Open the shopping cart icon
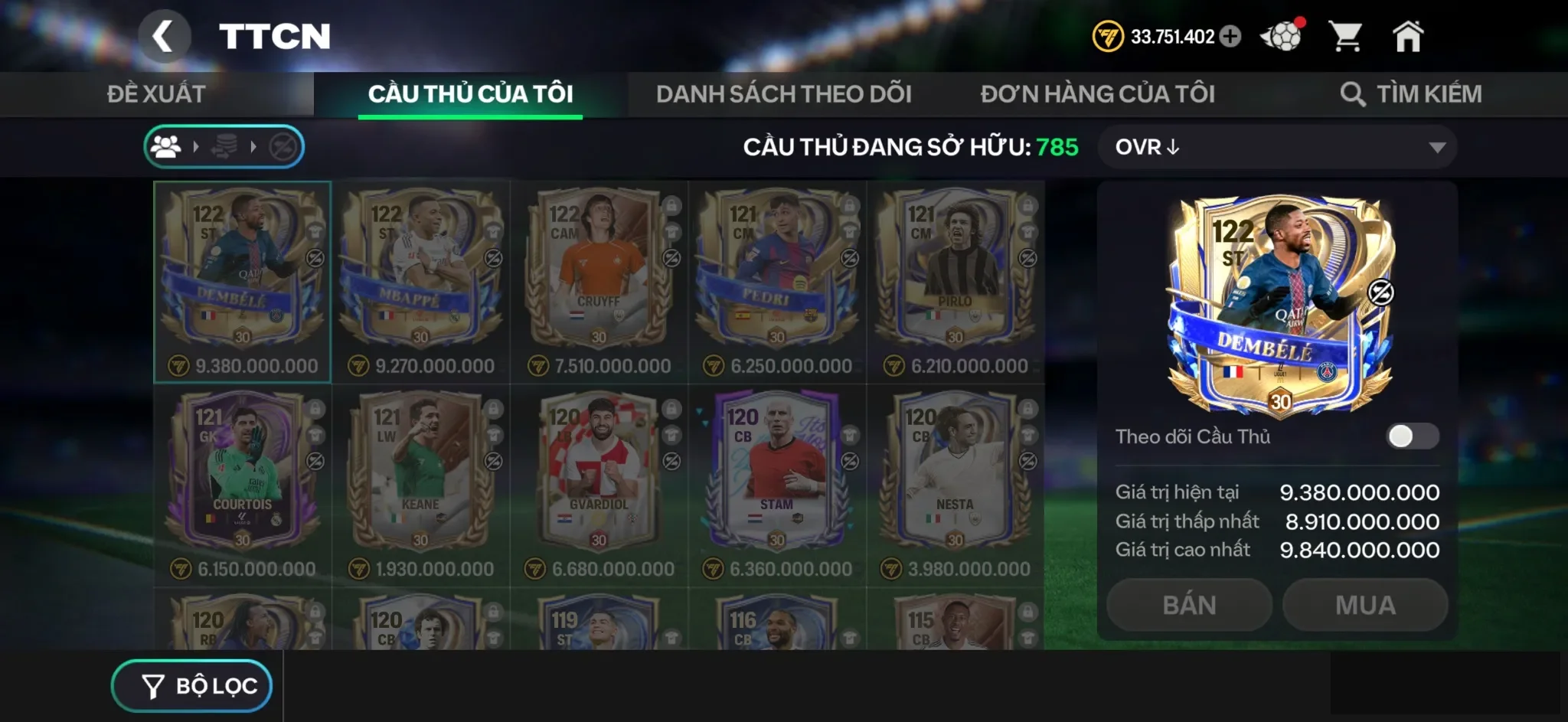The image size is (1568, 722). pos(1345,36)
